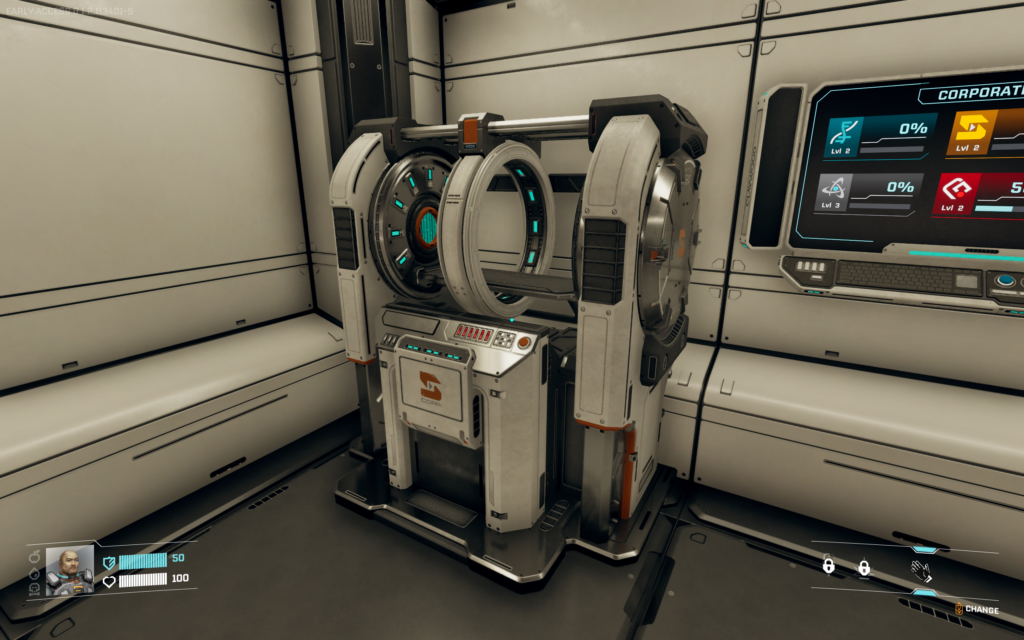Image resolution: width=1024 pixels, height=640 pixels.
Task: Select the apple hunger status icon
Action: (x=35, y=556)
